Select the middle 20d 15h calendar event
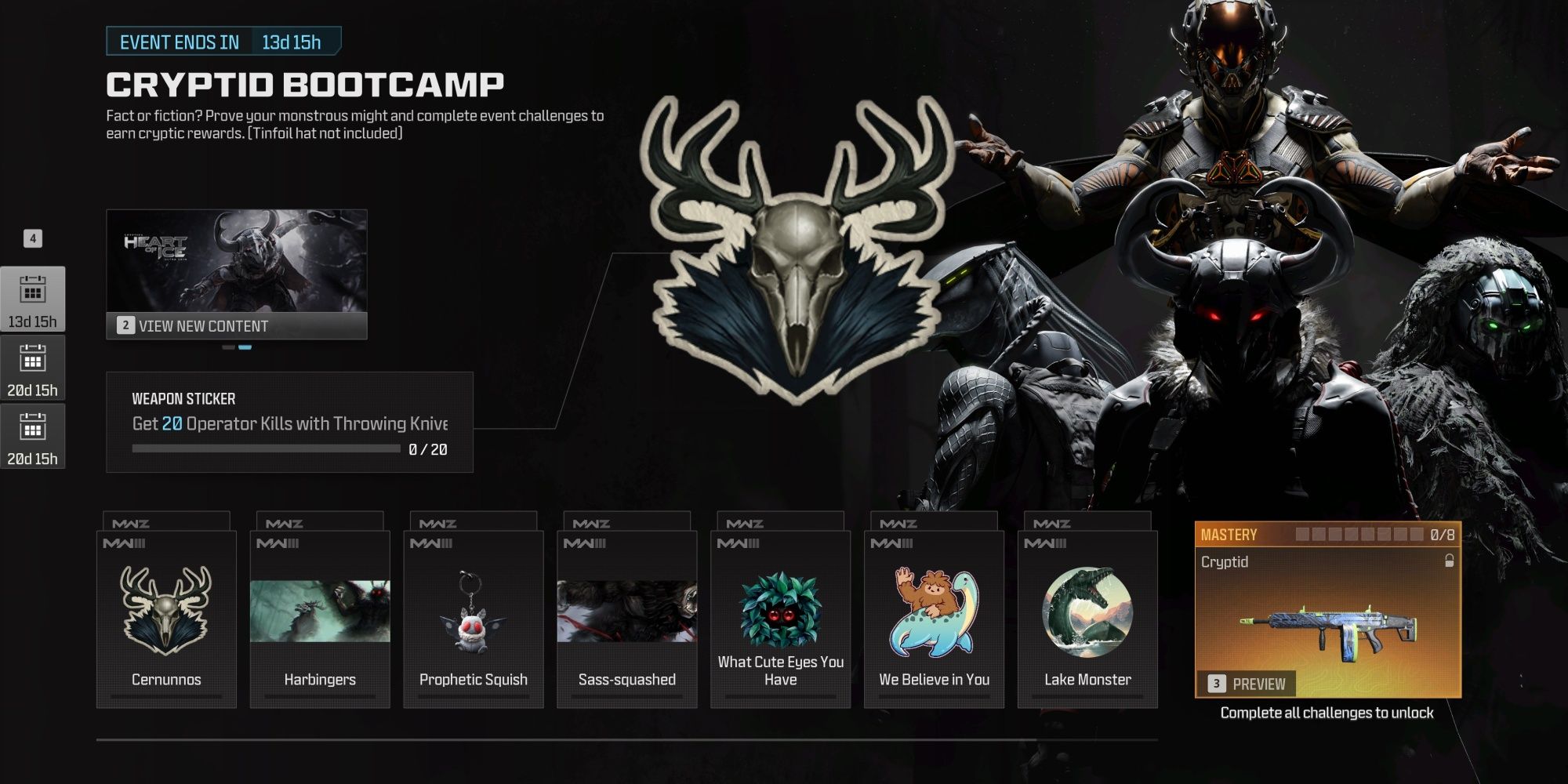1568x784 pixels. (x=33, y=368)
